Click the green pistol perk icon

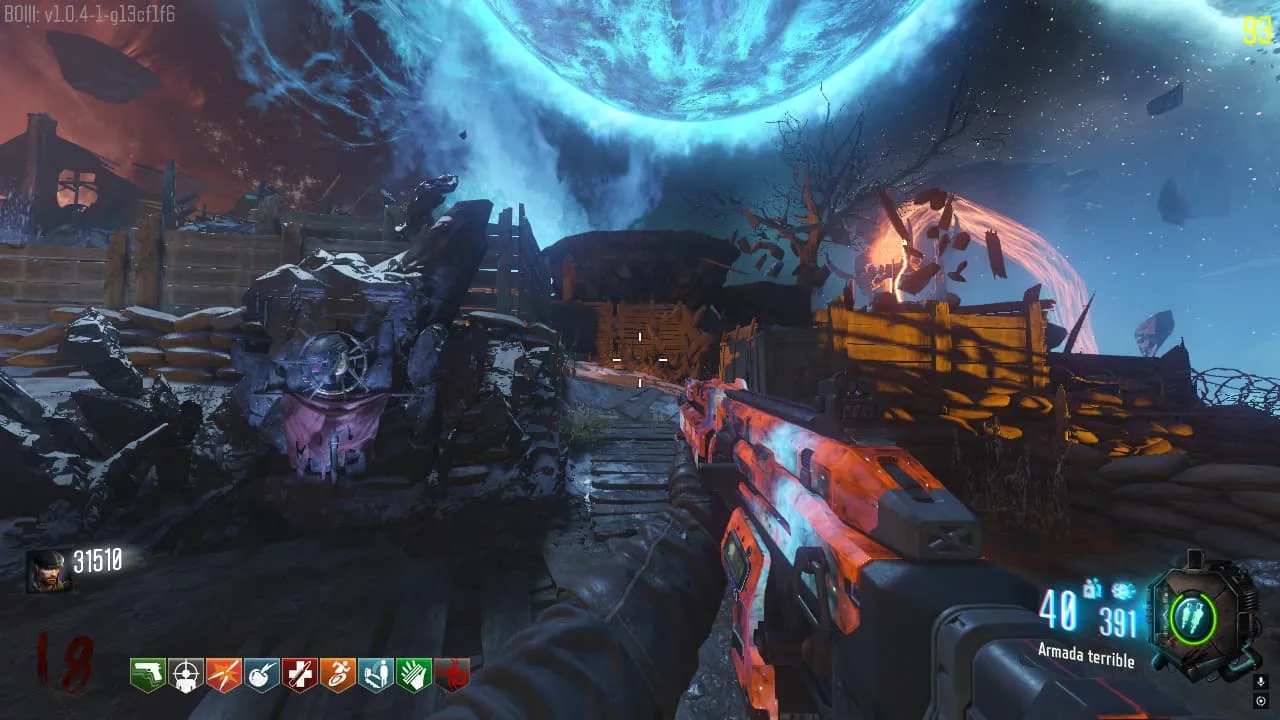pos(148,675)
